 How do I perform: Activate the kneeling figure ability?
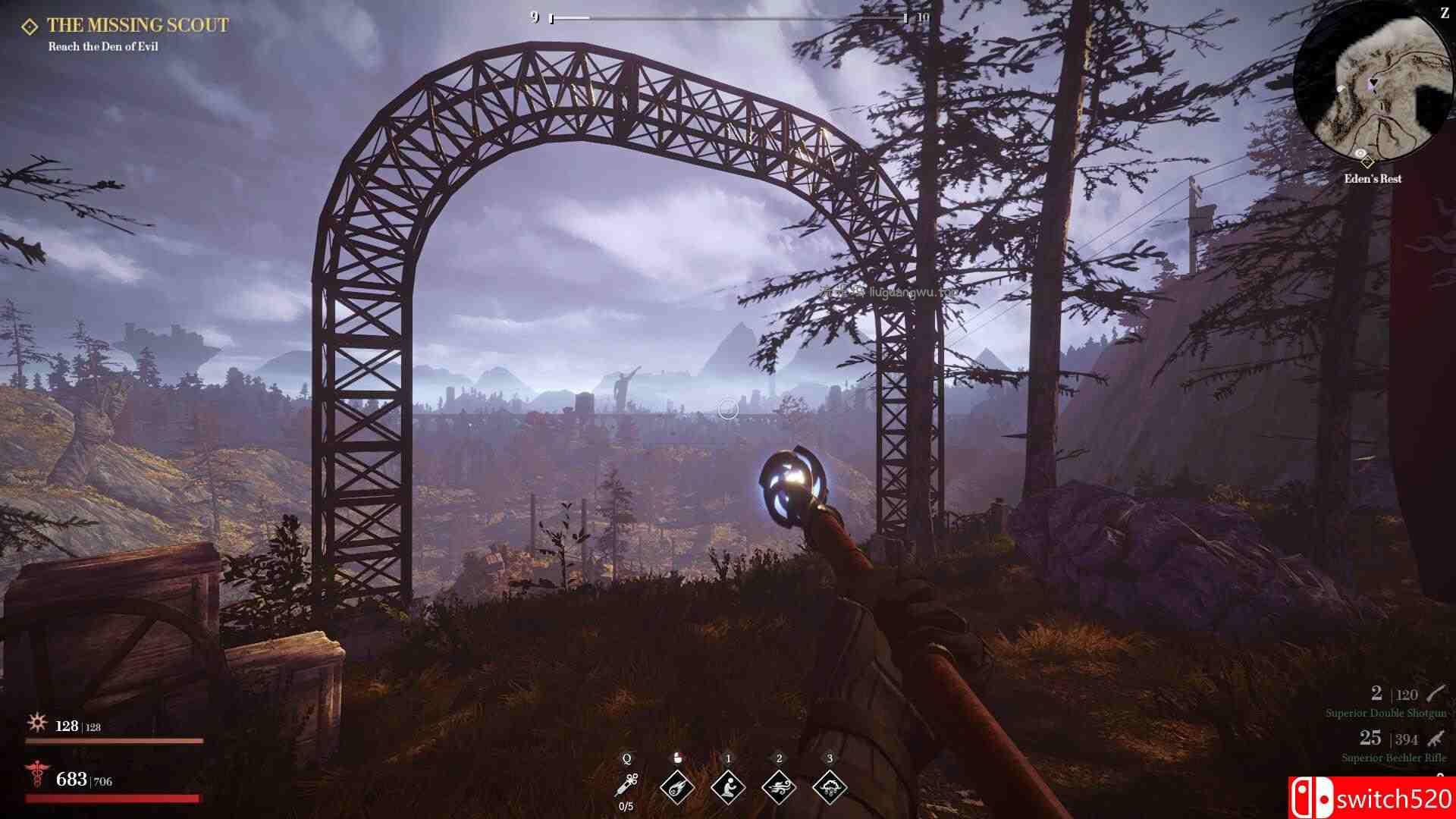tap(728, 786)
